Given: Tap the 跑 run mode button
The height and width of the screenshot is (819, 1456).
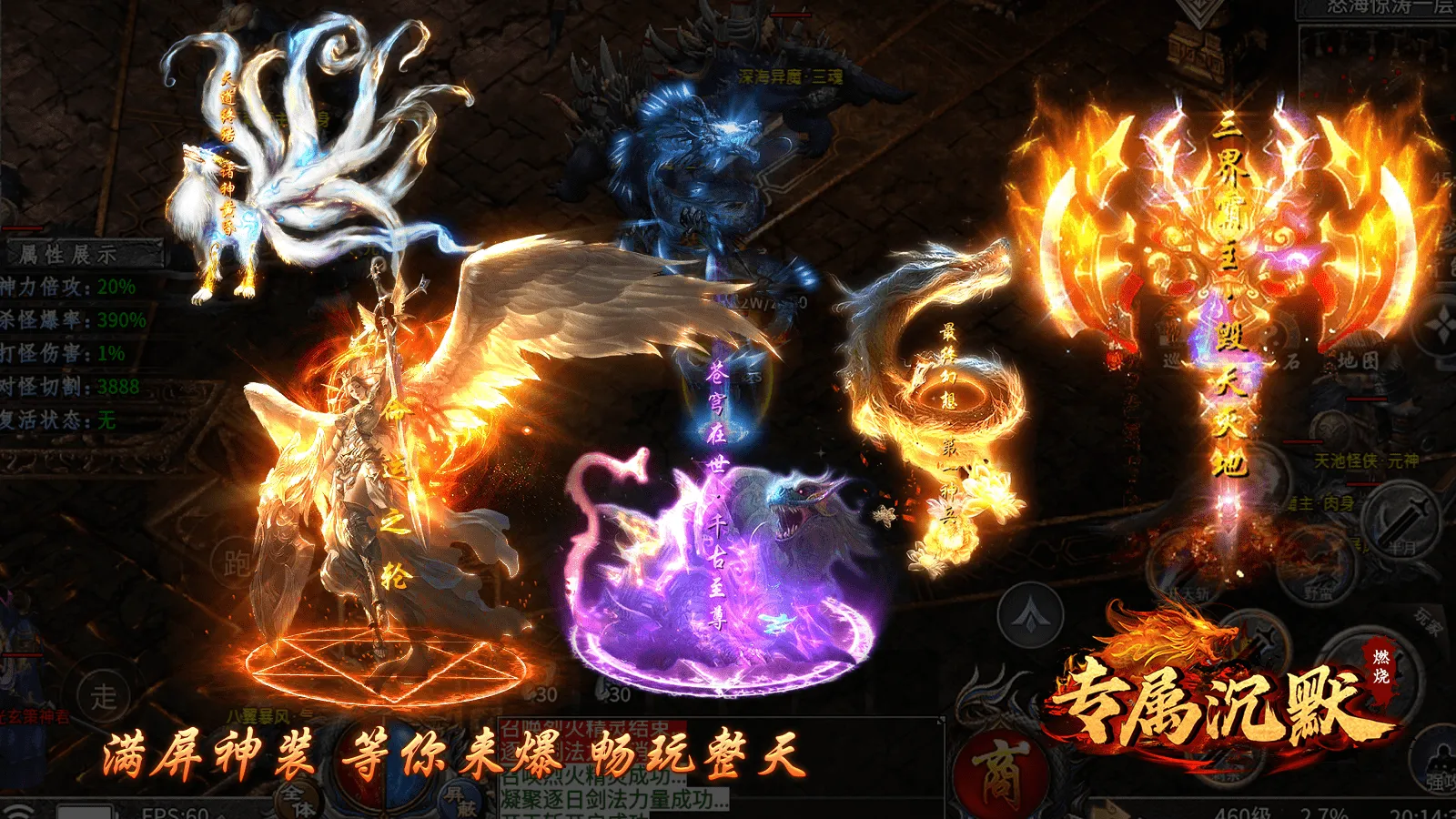Looking at the screenshot, I should coord(238,562).
